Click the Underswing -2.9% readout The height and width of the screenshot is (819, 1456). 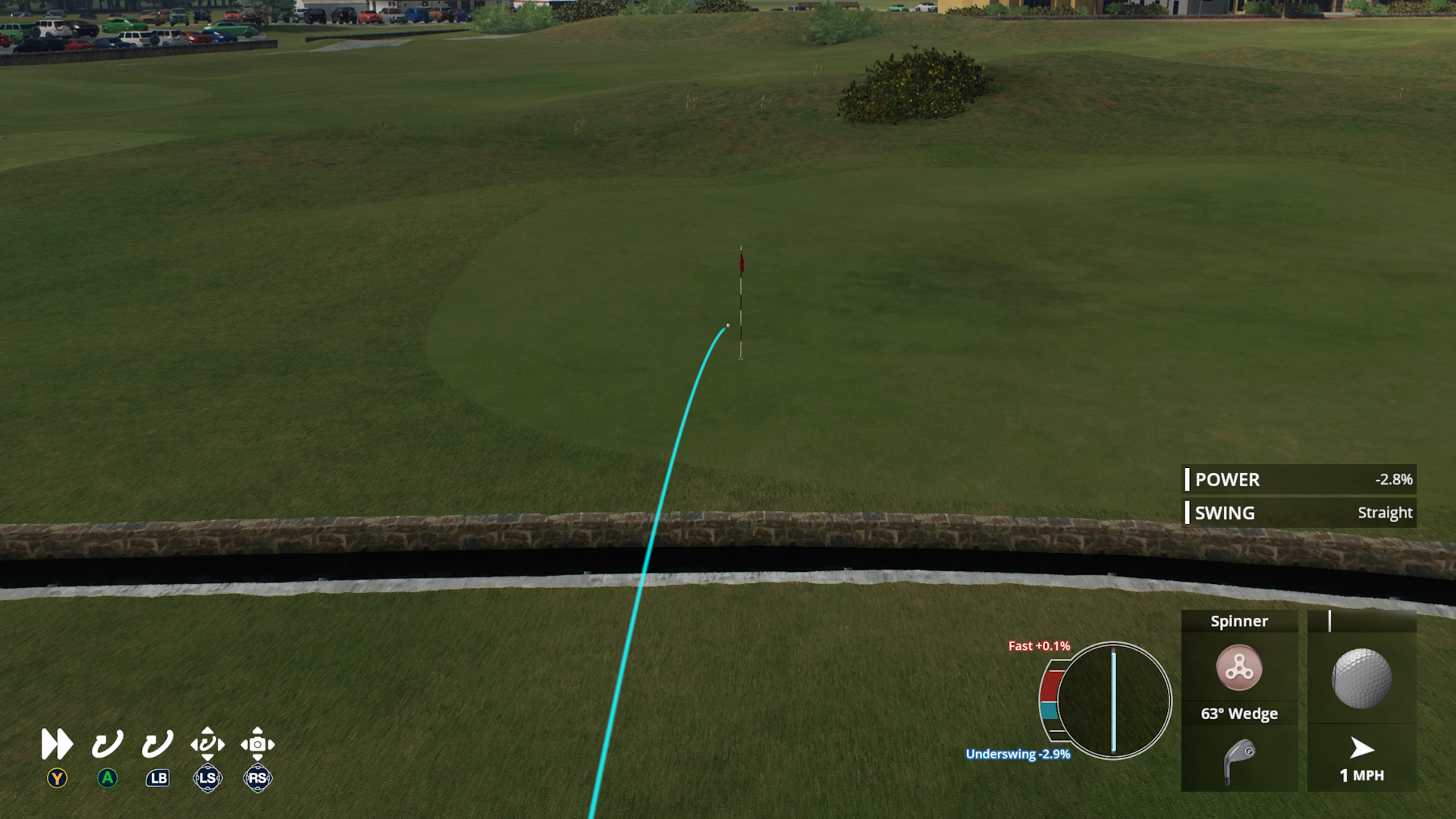tap(1017, 755)
